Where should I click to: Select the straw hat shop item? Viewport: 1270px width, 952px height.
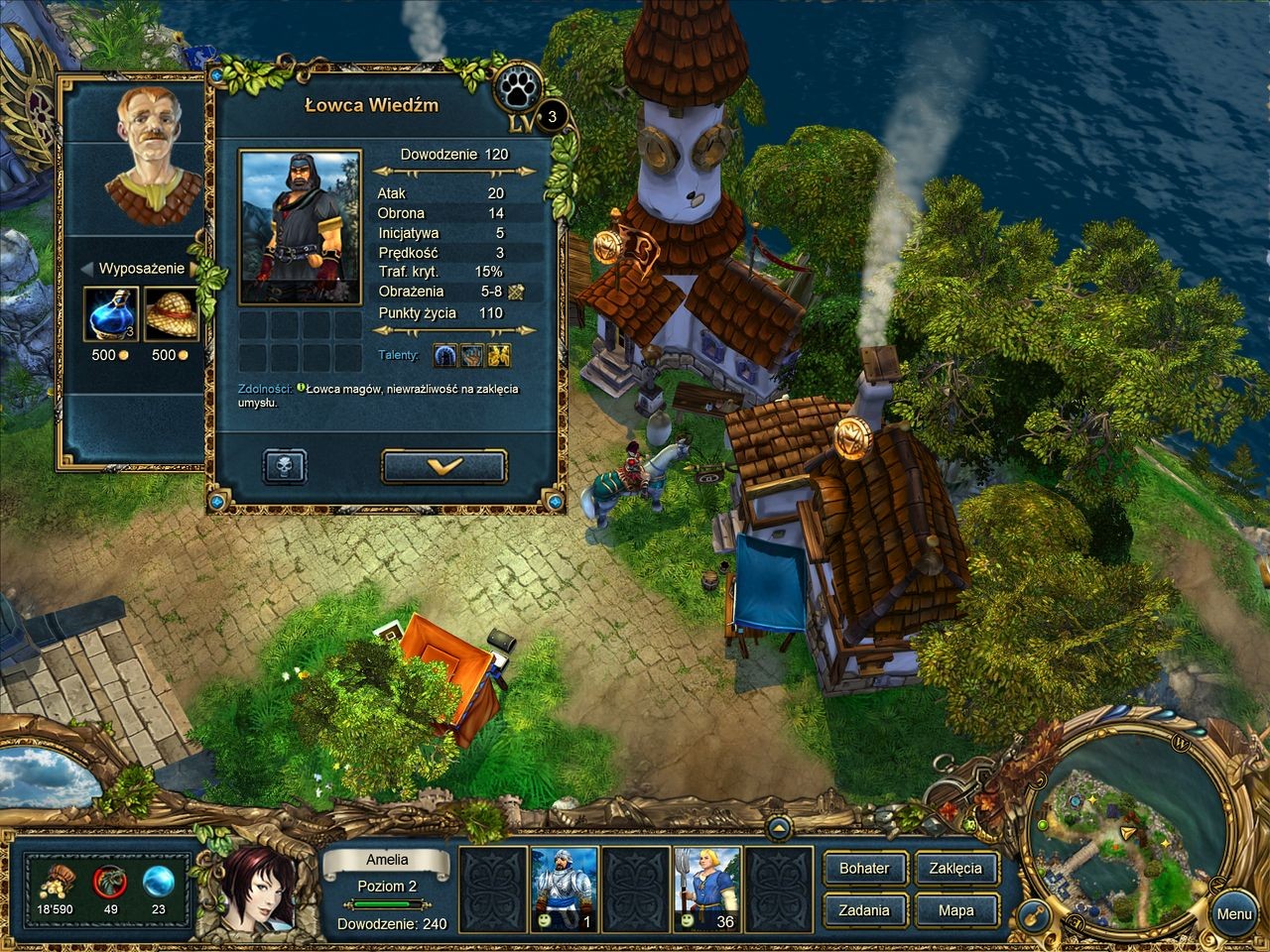coord(171,314)
